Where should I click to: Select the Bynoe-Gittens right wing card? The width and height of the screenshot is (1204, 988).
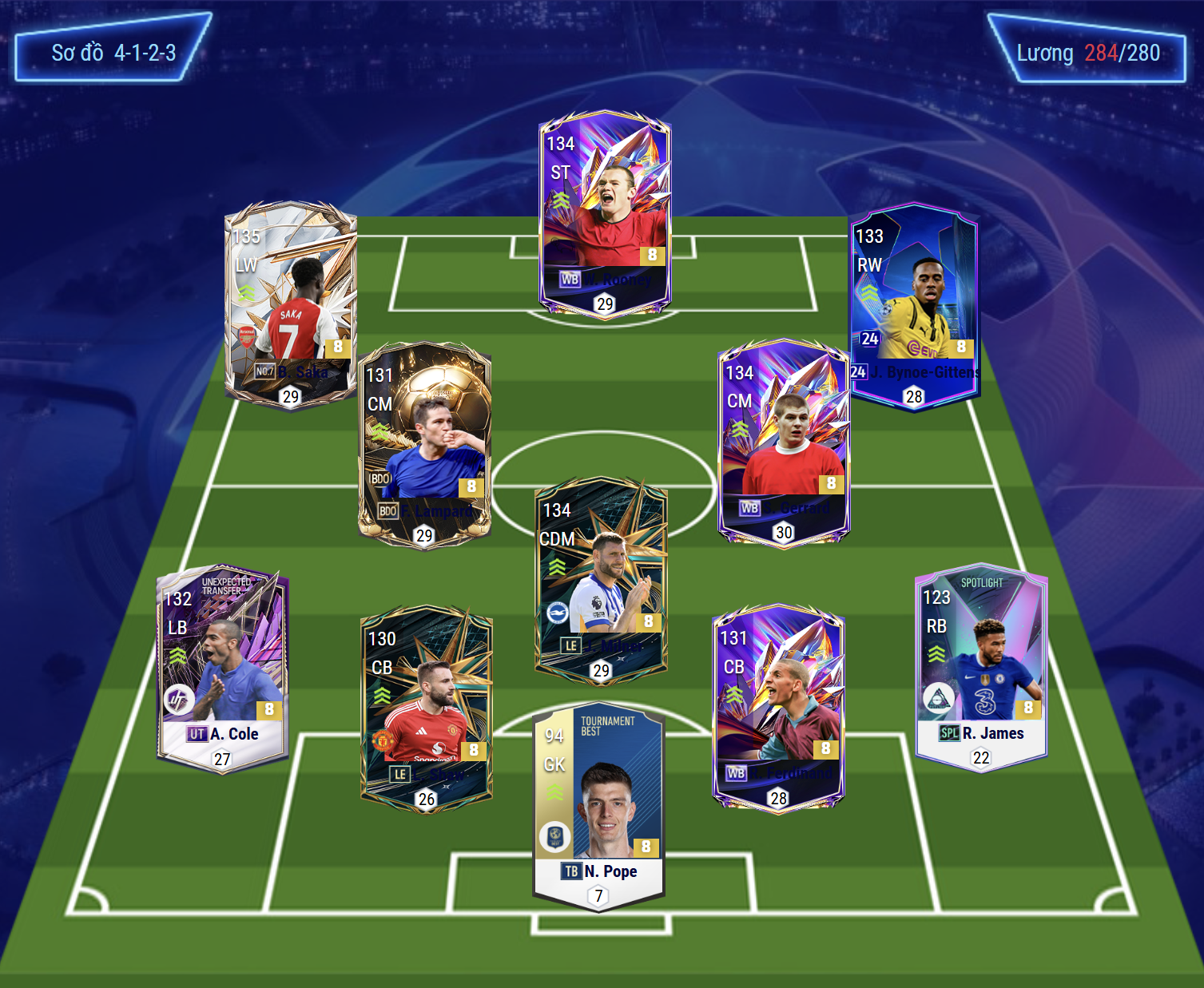pos(914,307)
